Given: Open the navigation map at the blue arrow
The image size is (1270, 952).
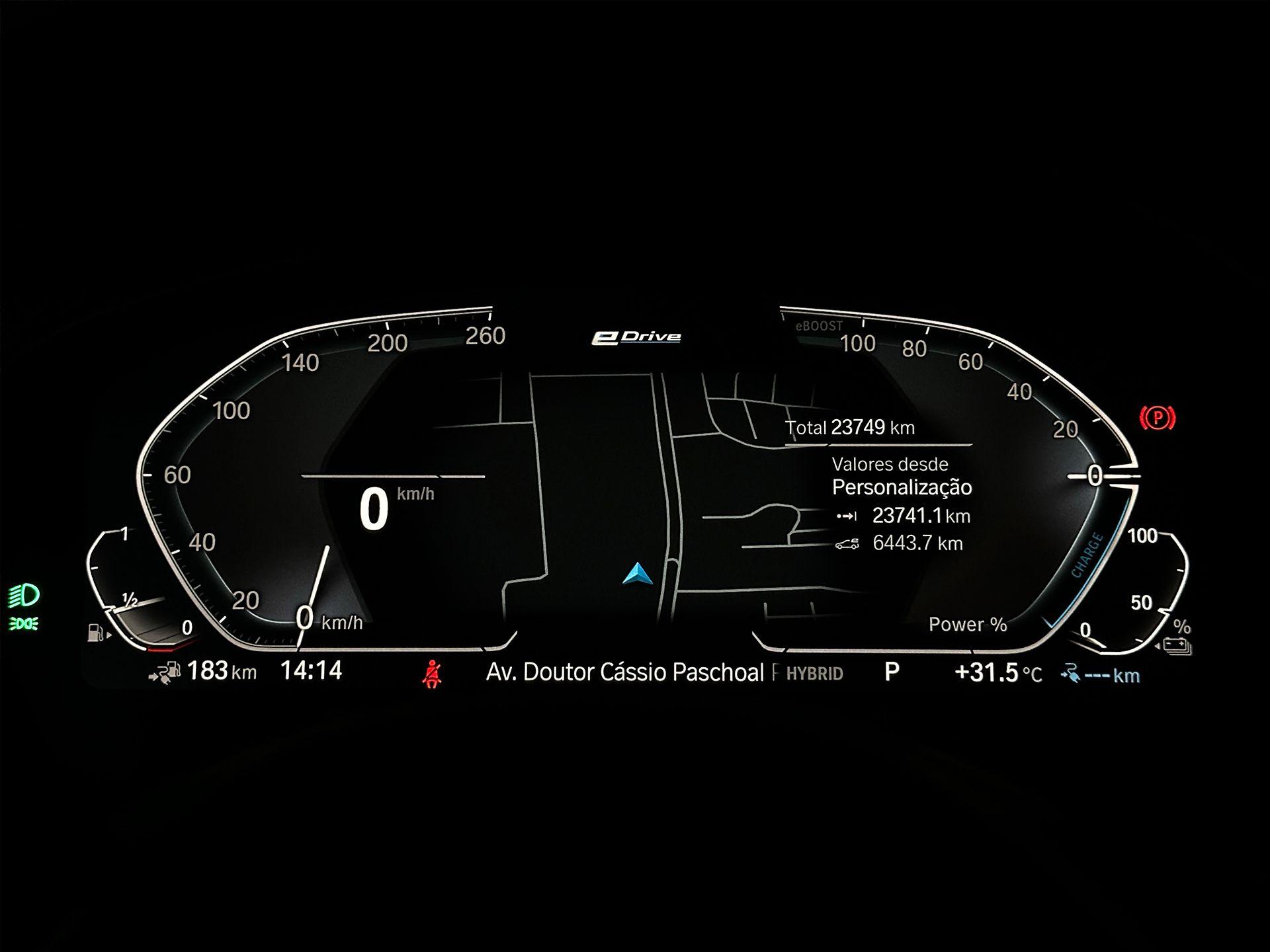Looking at the screenshot, I should (638, 574).
